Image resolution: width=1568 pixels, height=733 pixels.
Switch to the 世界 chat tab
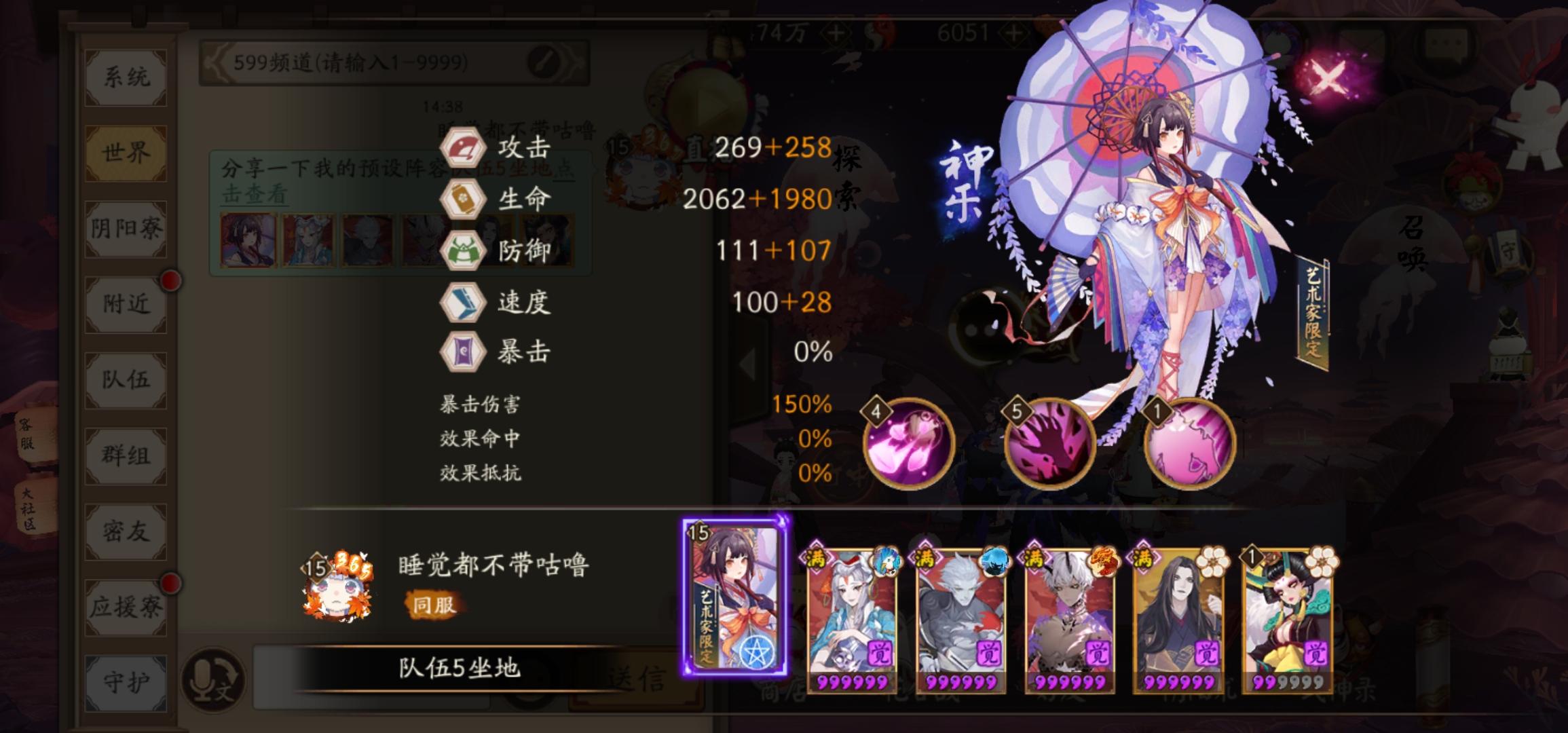coord(124,153)
